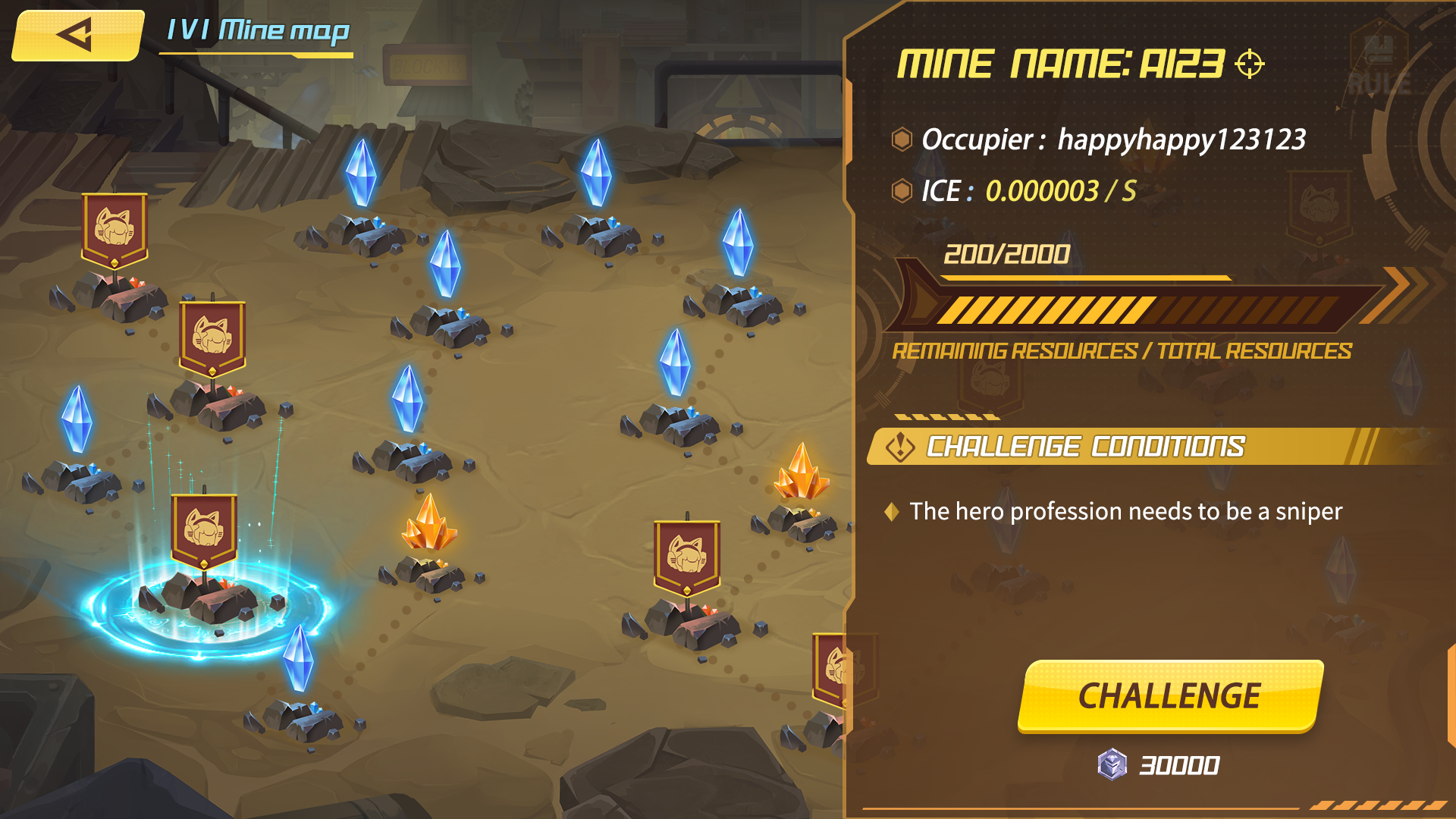Go back with the yellow arrow button
This screenshot has width=1456, height=819.
coord(77,35)
